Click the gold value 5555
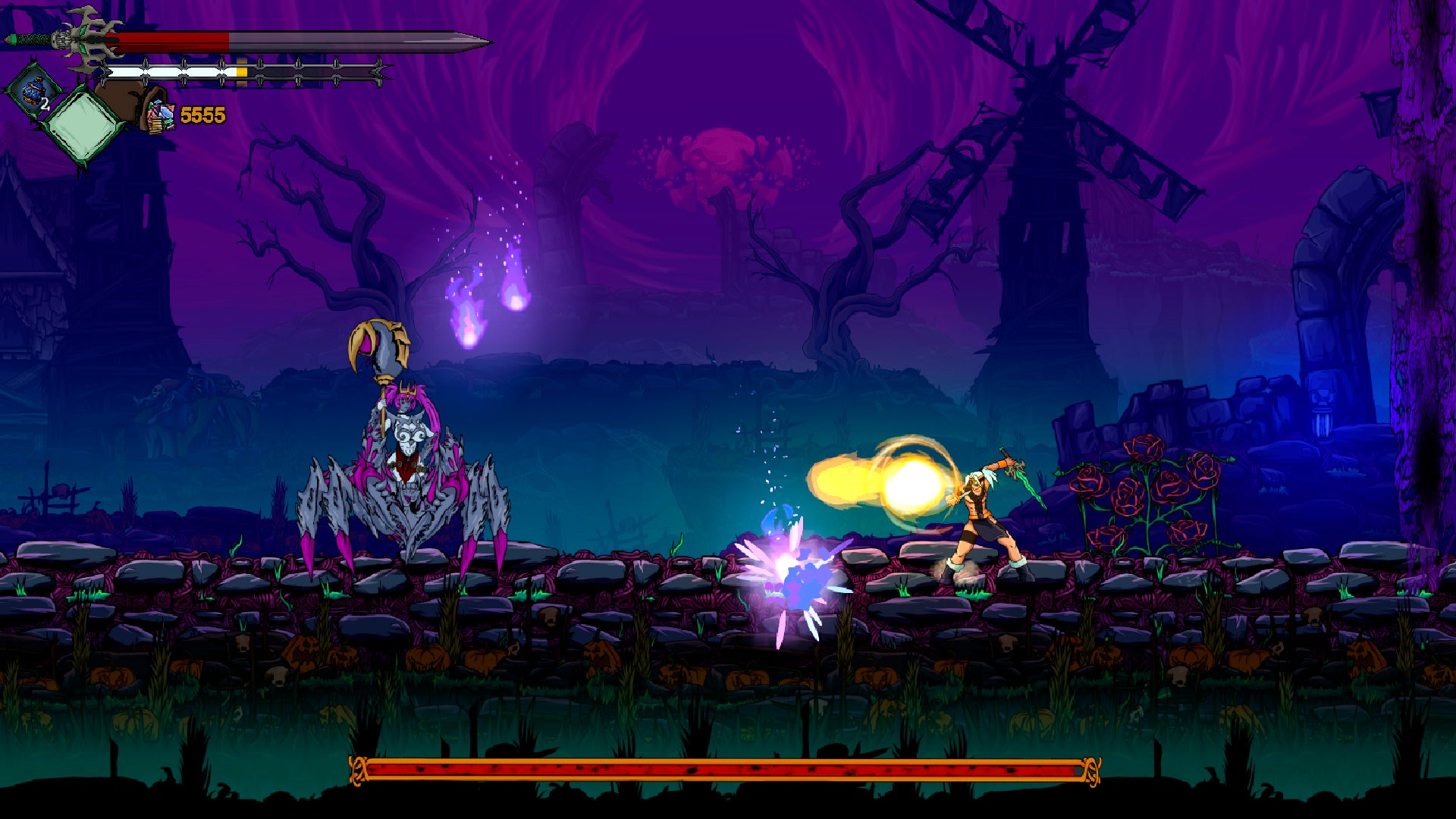The height and width of the screenshot is (819, 1456). [204, 114]
